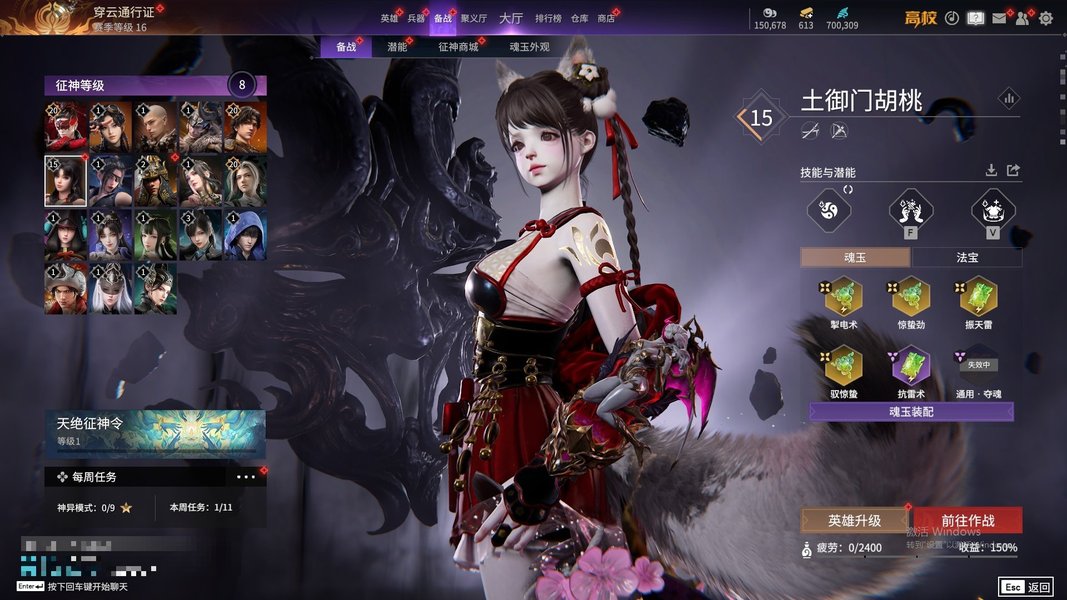This screenshot has width=1067, height=600.
Task: Switch to the 征神商城 tab
Action: click(x=458, y=47)
